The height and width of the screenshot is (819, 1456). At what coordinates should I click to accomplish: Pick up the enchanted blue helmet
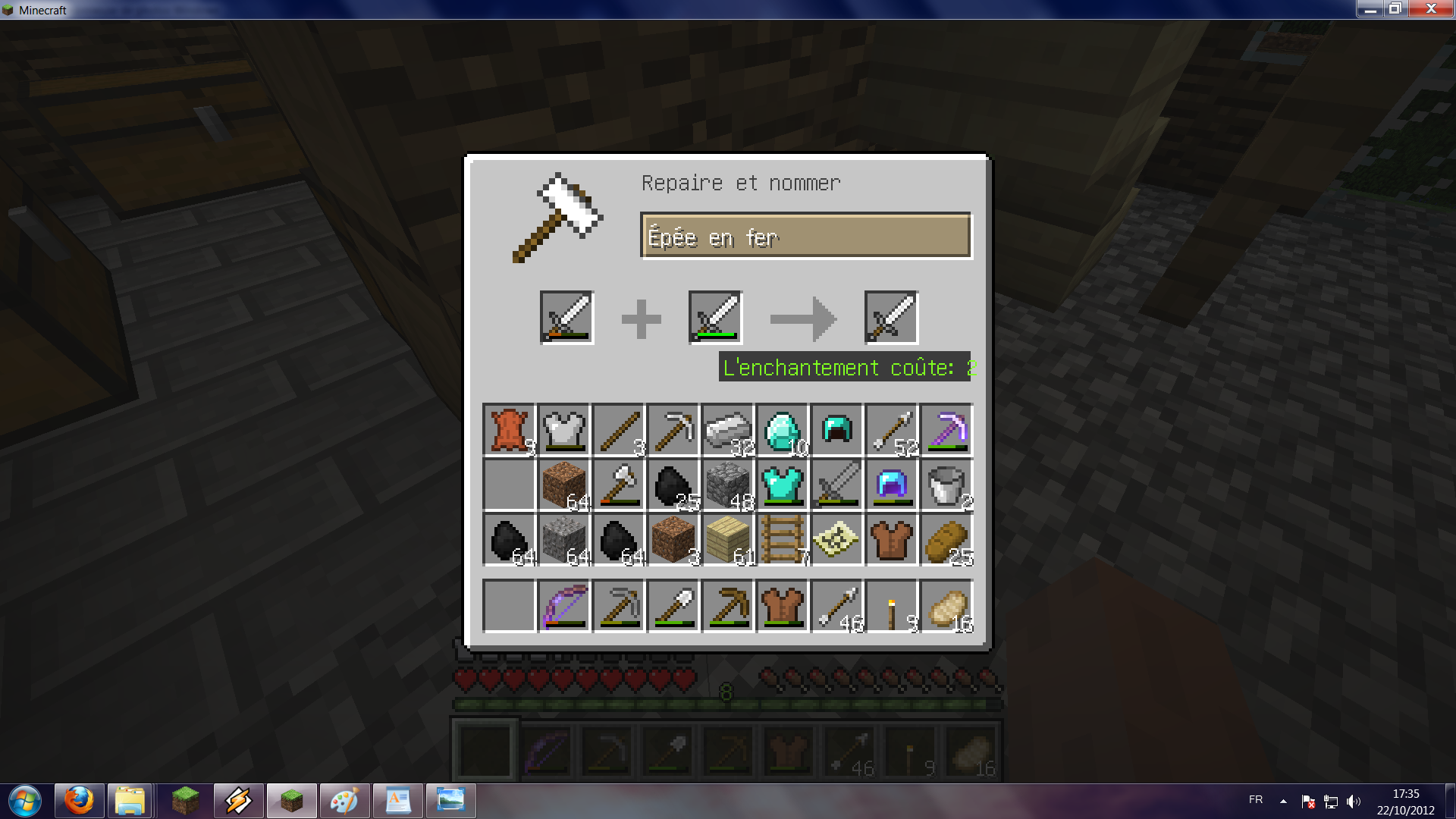pos(892,485)
